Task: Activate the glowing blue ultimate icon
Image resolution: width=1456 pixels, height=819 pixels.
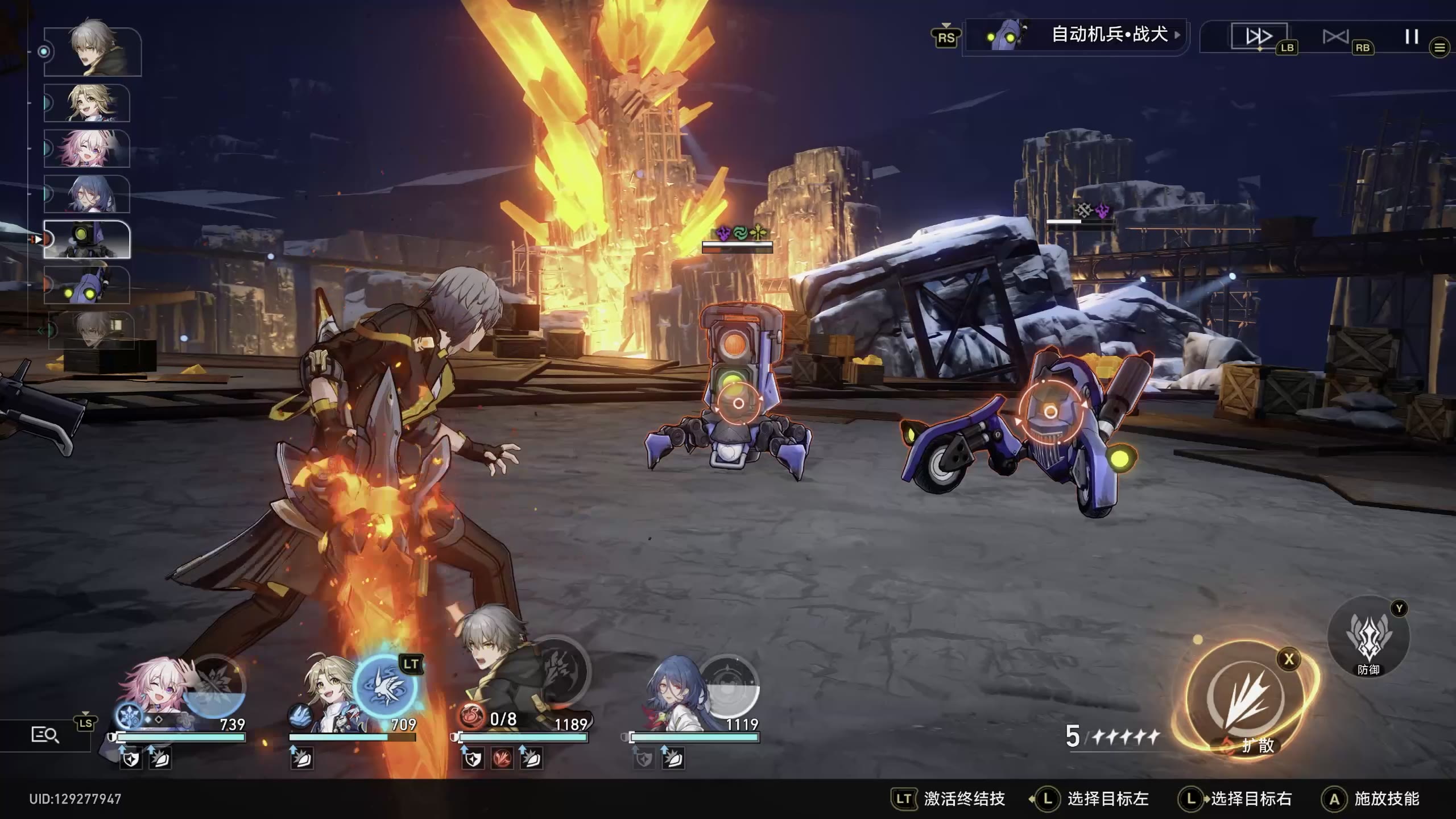Action: coord(385,686)
